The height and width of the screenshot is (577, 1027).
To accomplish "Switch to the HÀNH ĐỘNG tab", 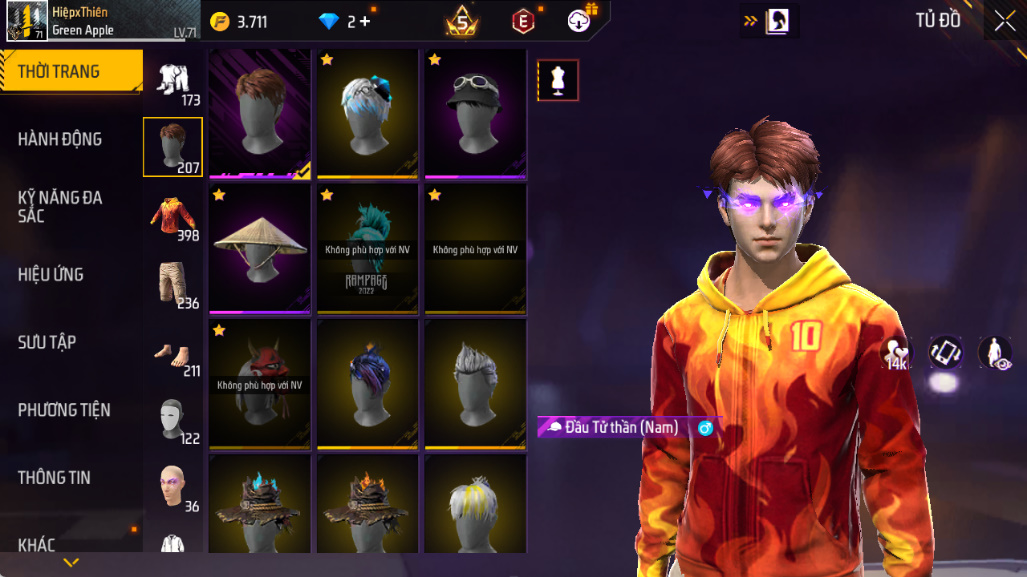I will [60, 139].
